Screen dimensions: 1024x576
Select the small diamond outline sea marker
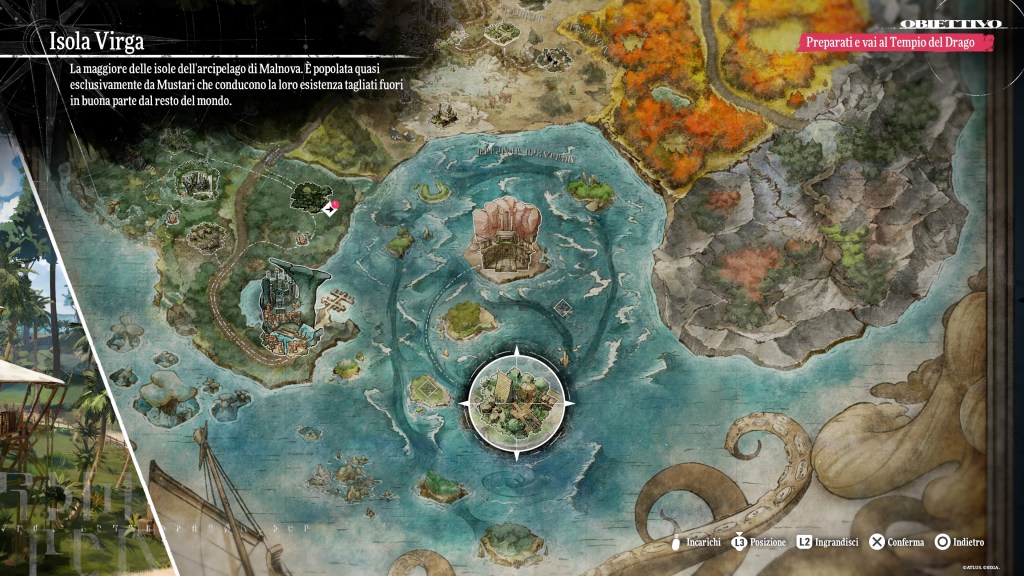(x=564, y=306)
